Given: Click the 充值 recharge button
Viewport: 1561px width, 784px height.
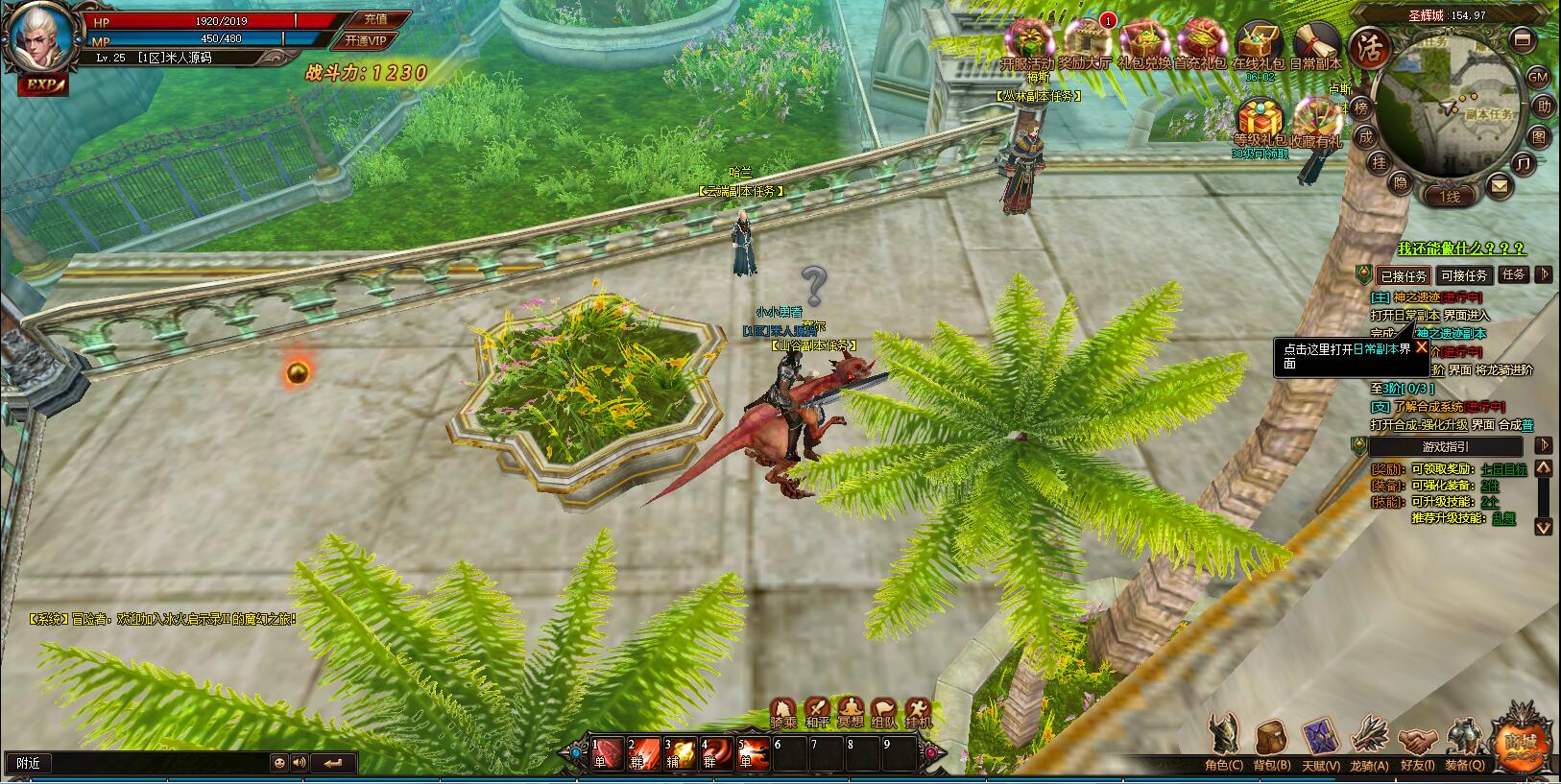Looking at the screenshot, I should (x=375, y=18).
